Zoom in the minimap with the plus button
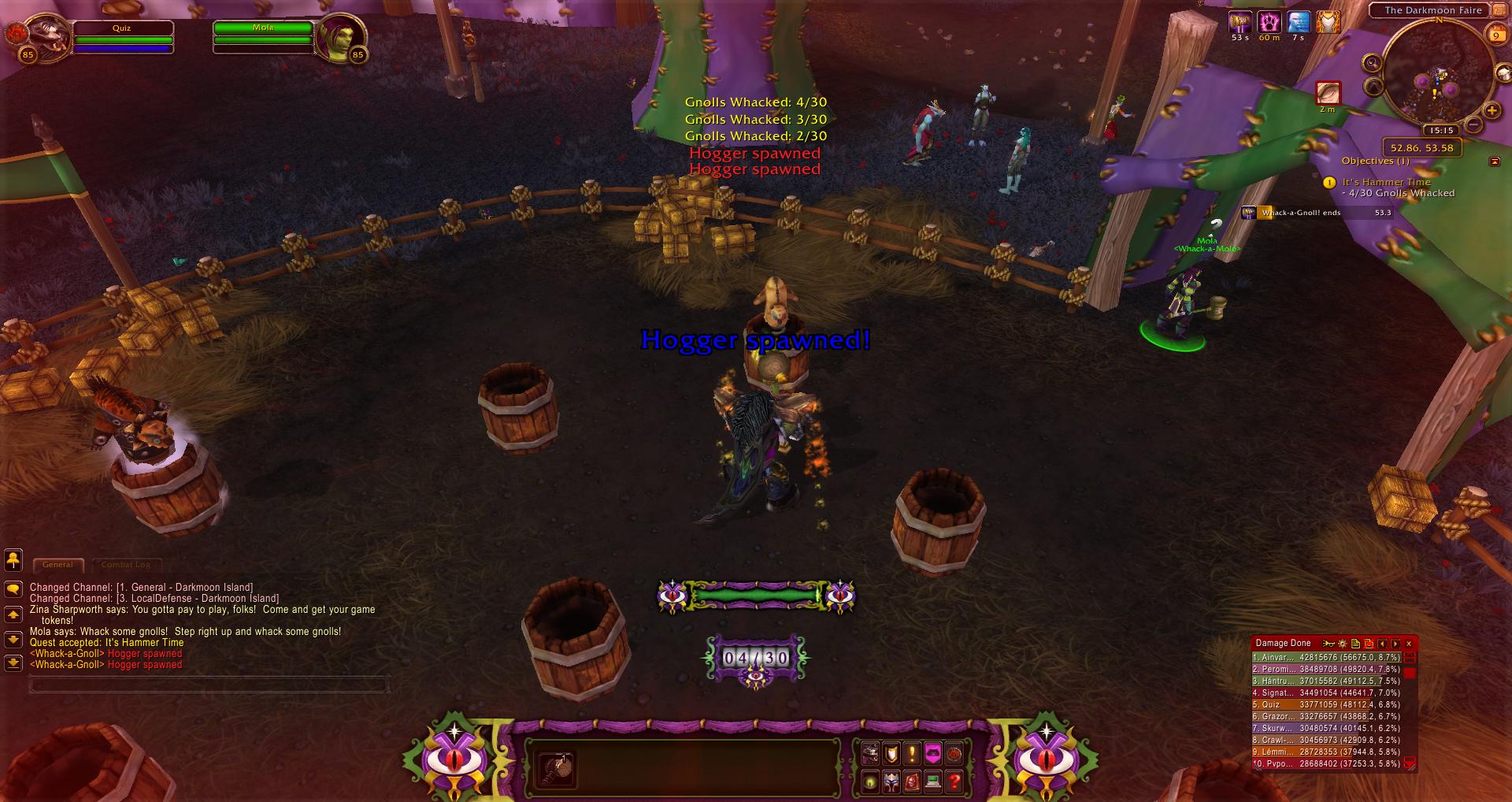Image resolution: width=1512 pixels, height=802 pixels. tap(1492, 111)
